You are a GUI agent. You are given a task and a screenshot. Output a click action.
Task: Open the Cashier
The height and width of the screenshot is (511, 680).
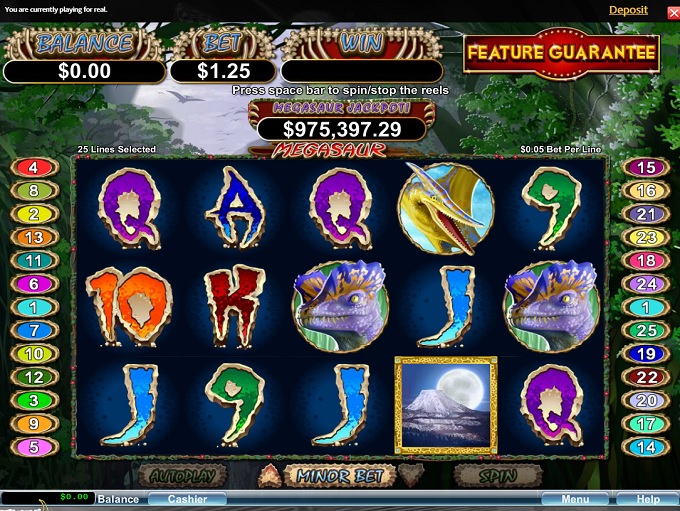187,499
